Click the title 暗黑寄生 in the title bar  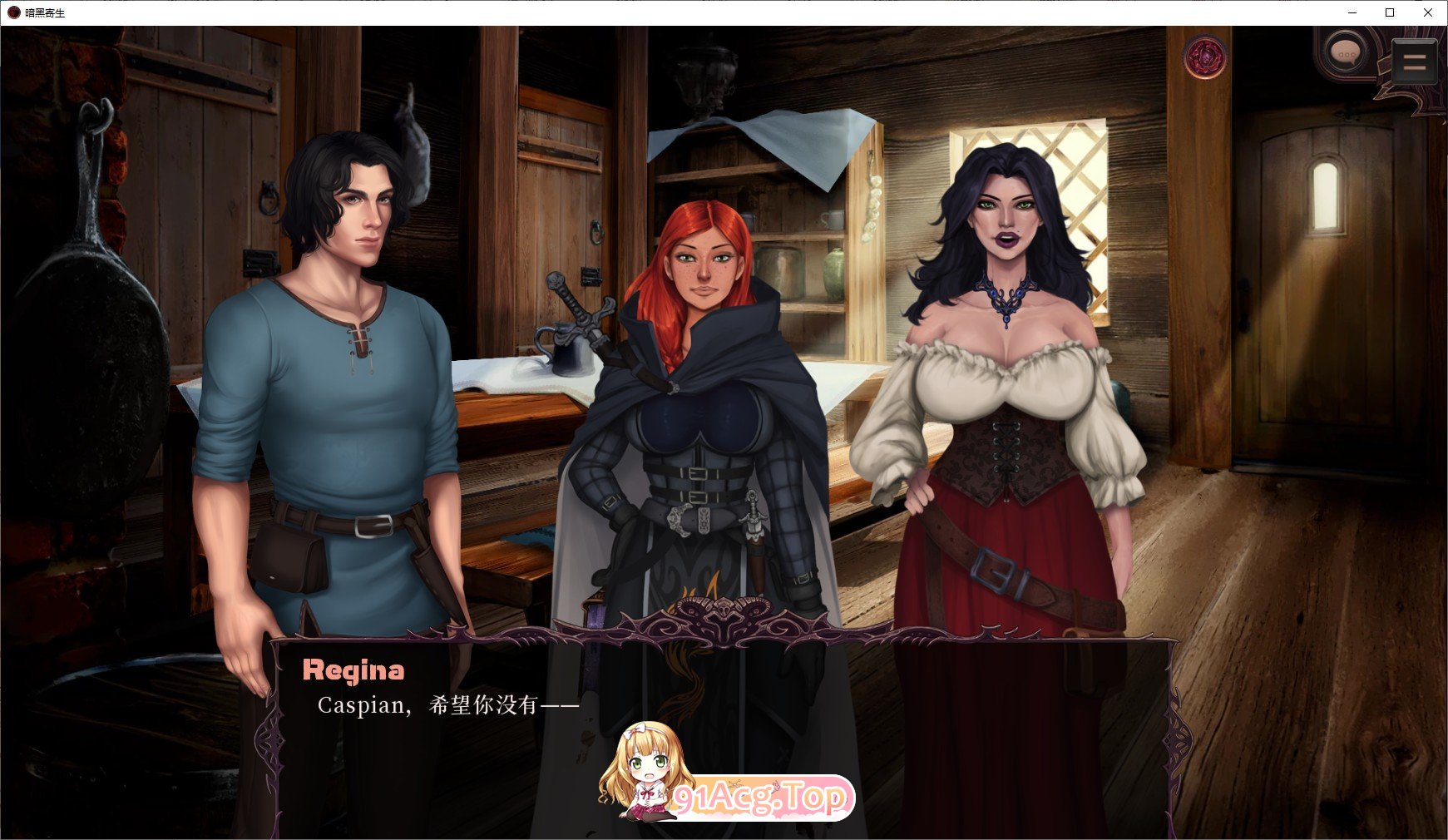coord(46,12)
